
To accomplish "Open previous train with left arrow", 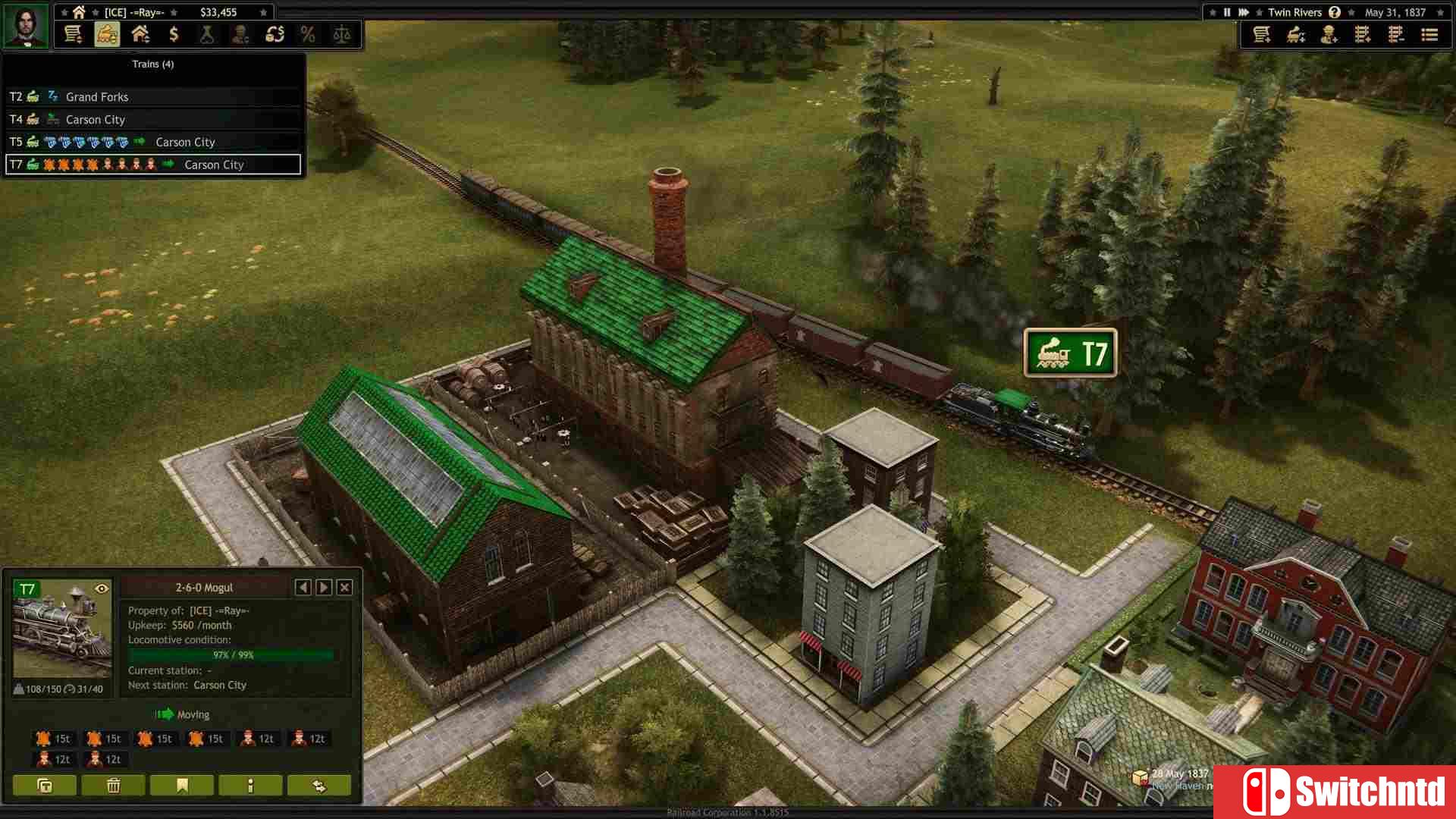I will tap(303, 587).
